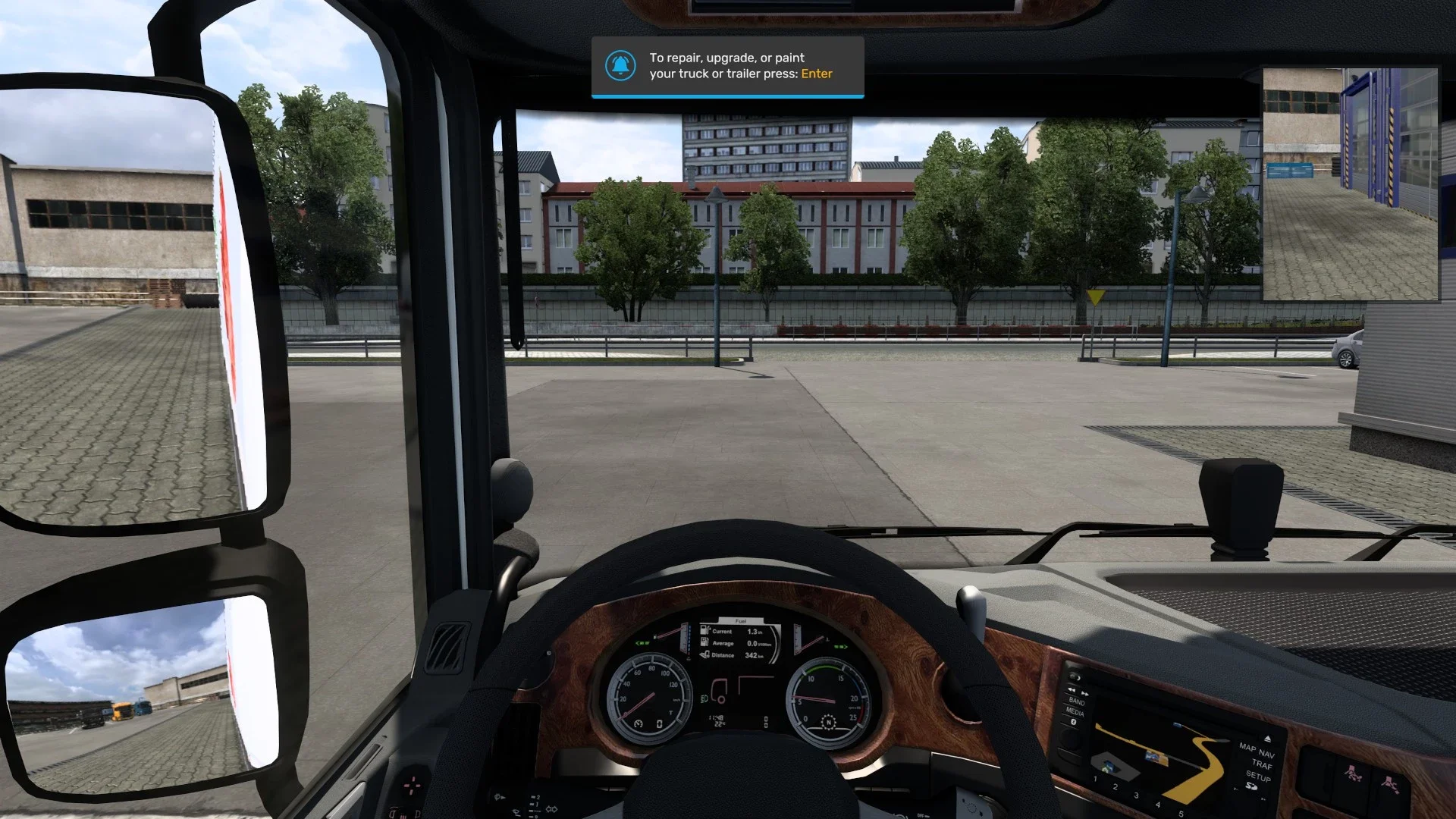Tap the Bluetooth icon on the radio panel
Viewport: 1456px width, 819px height.
(1073, 723)
